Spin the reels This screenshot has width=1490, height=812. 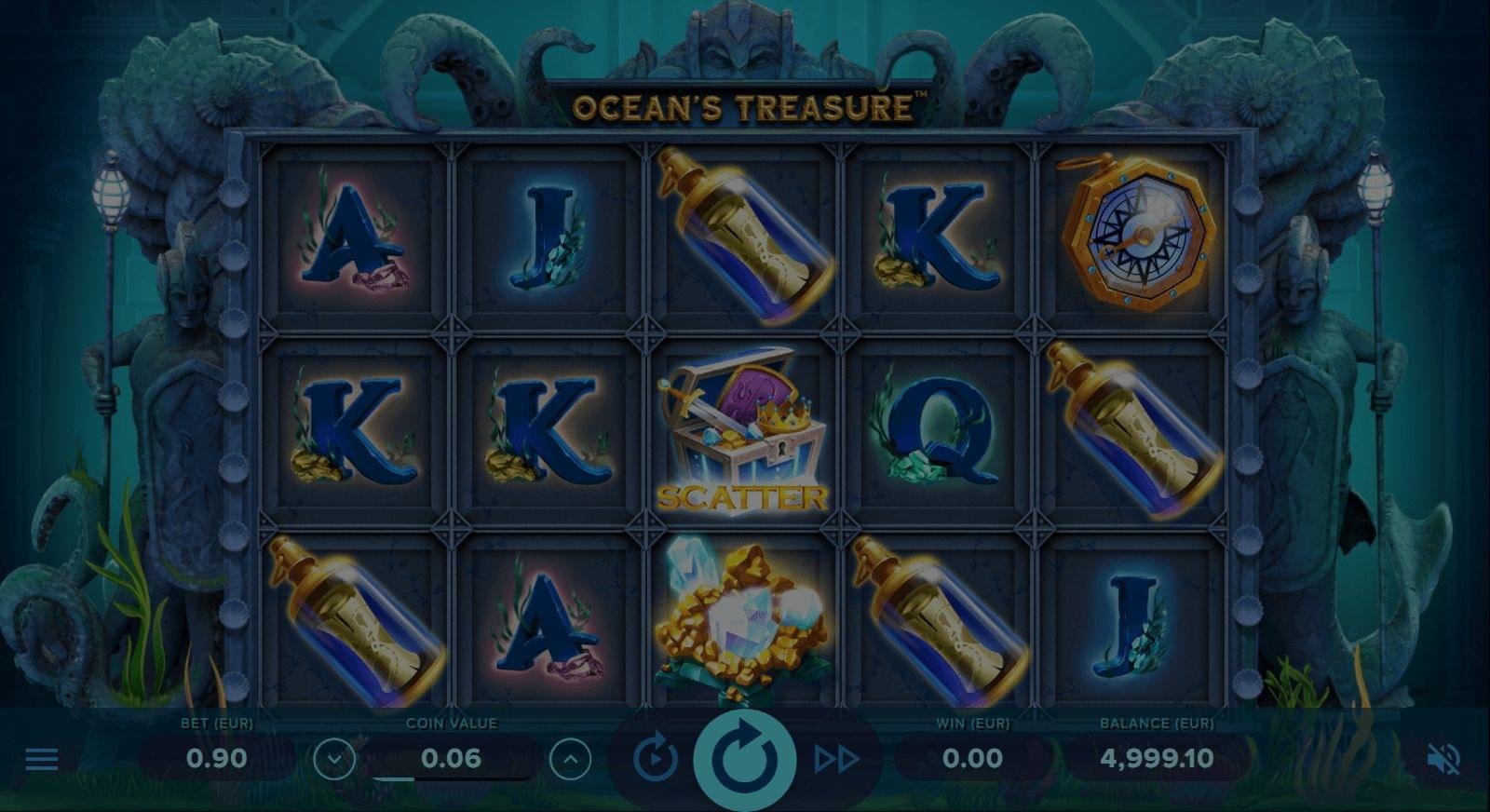(x=744, y=759)
